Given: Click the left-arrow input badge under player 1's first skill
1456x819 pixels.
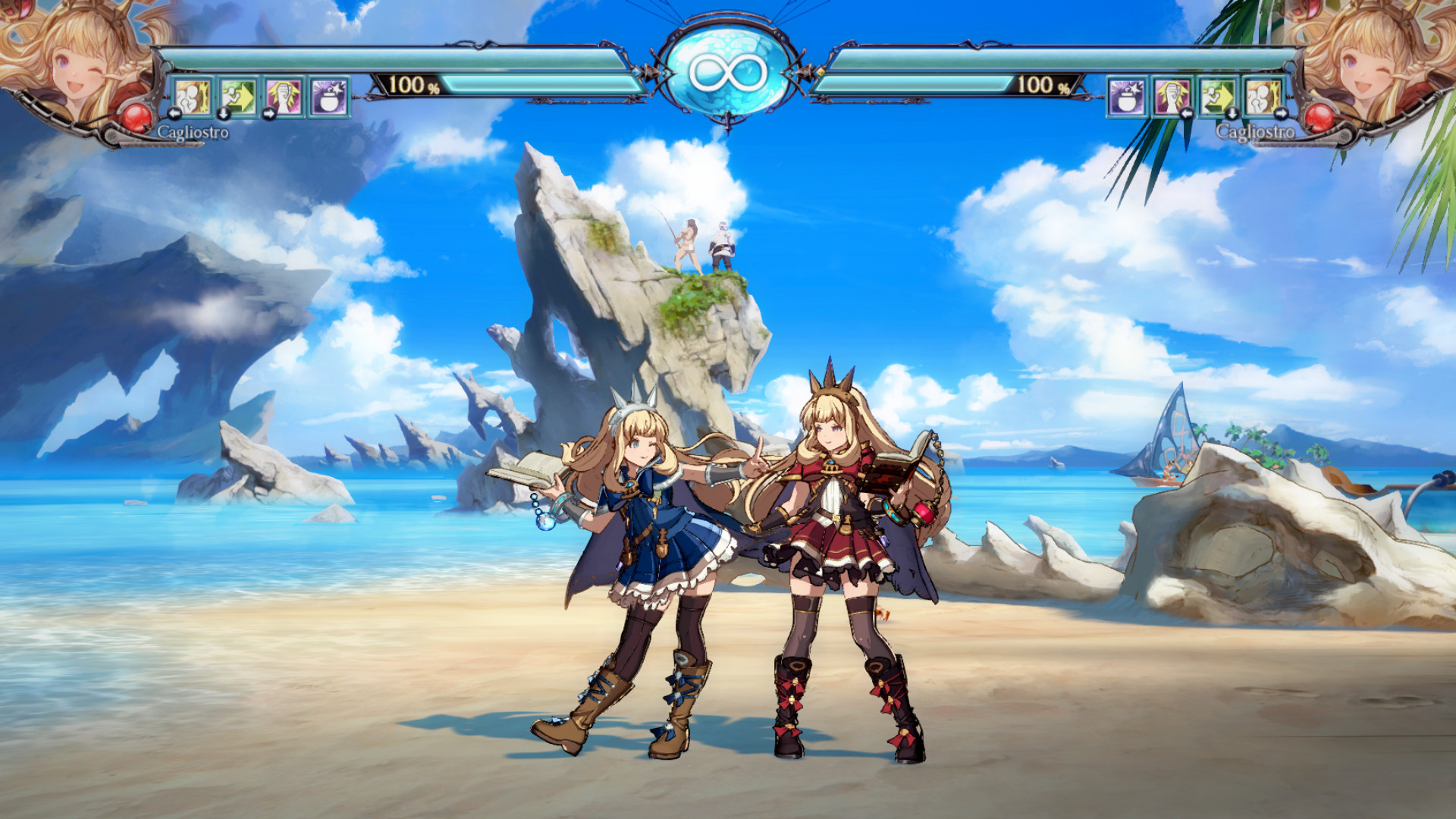Looking at the screenshot, I should (176, 114).
